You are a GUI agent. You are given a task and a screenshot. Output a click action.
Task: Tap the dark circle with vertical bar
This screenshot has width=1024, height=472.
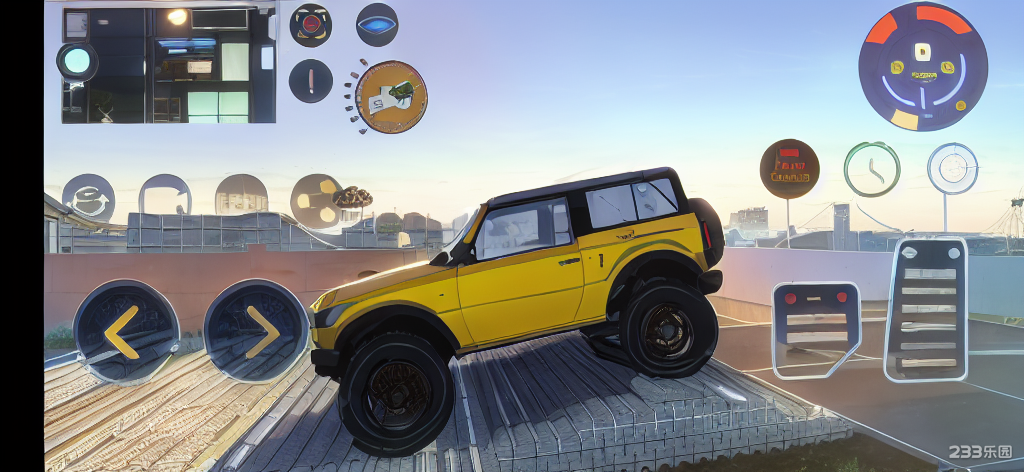[x=311, y=80]
